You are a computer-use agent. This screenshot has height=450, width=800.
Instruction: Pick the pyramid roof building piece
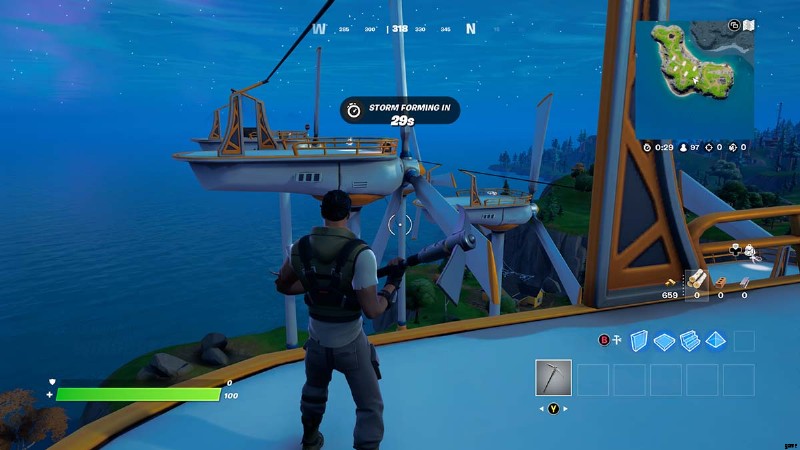[716, 341]
